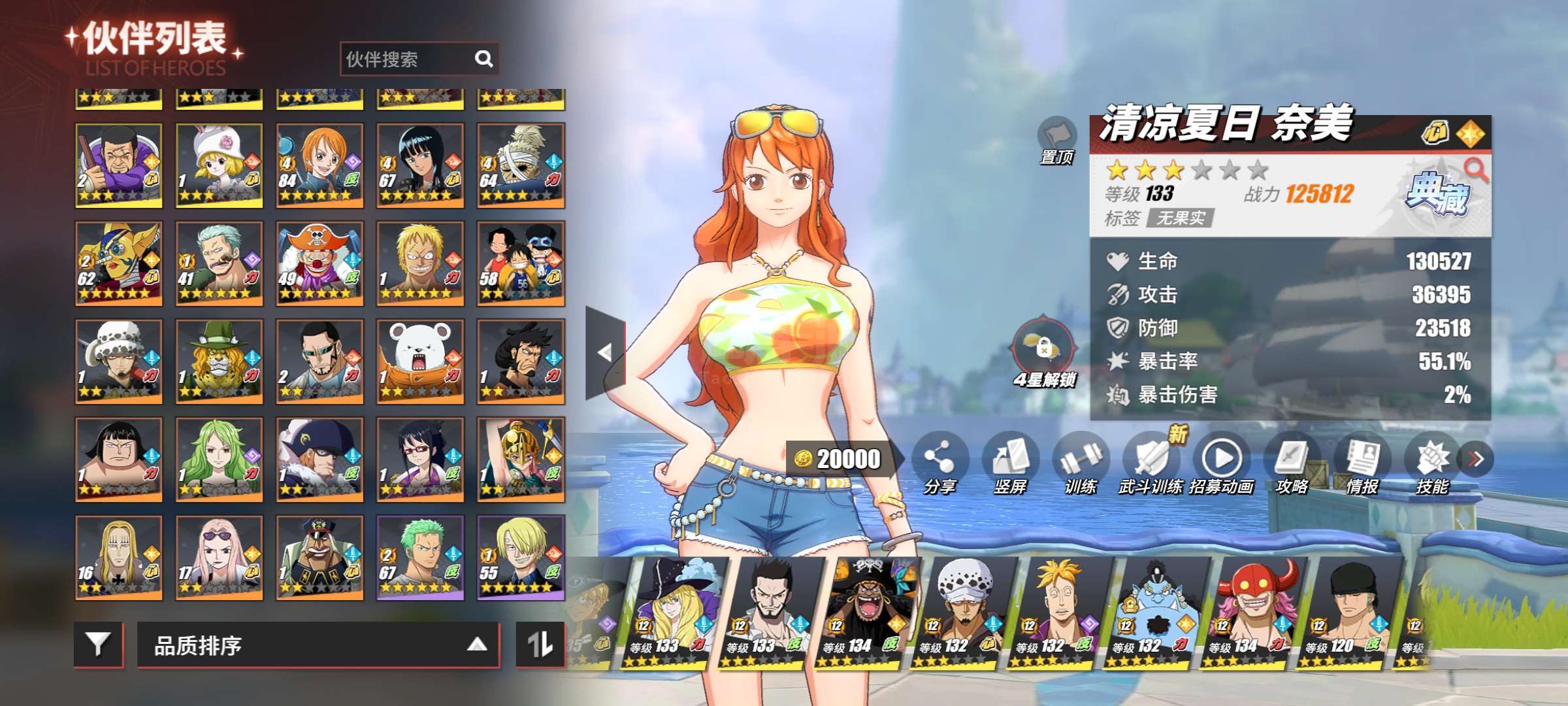This screenshot has width=1568, height=706.
Task: Pin hero with the 置顶 flag
Action: point(1056,139)
